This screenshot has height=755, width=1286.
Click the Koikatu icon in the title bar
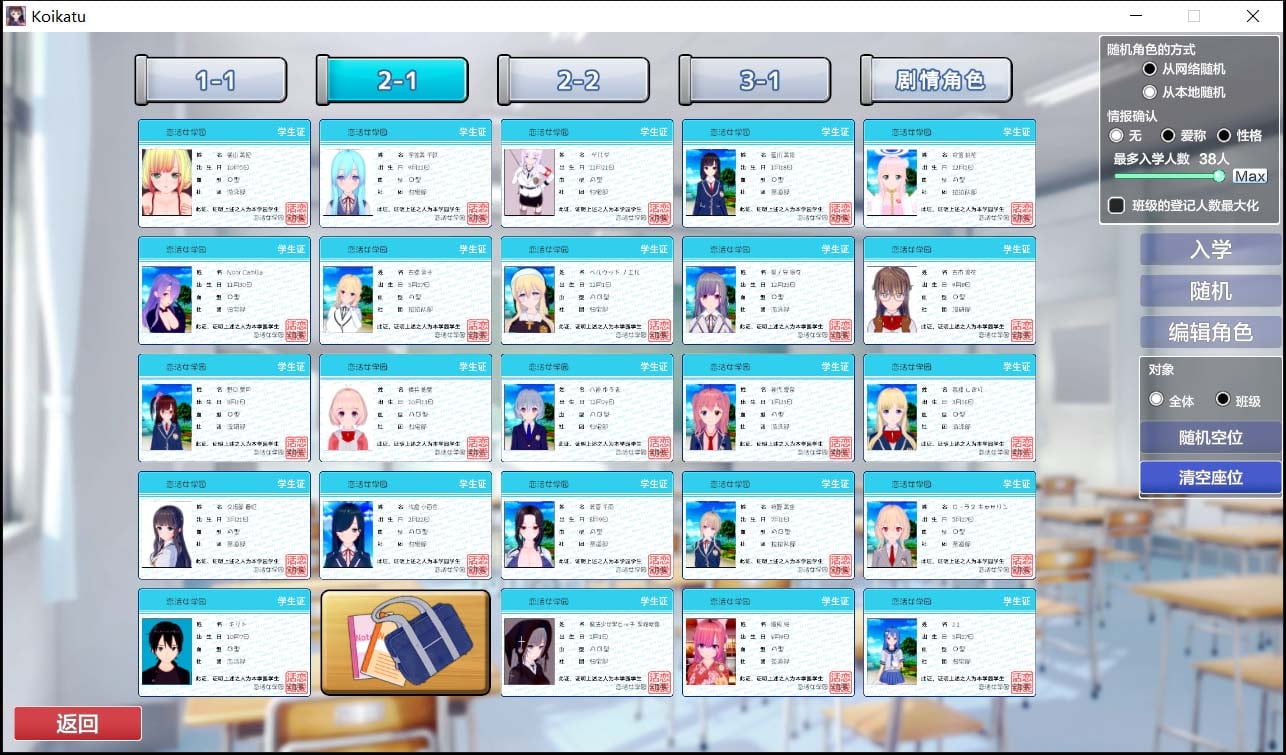[14, 15]
